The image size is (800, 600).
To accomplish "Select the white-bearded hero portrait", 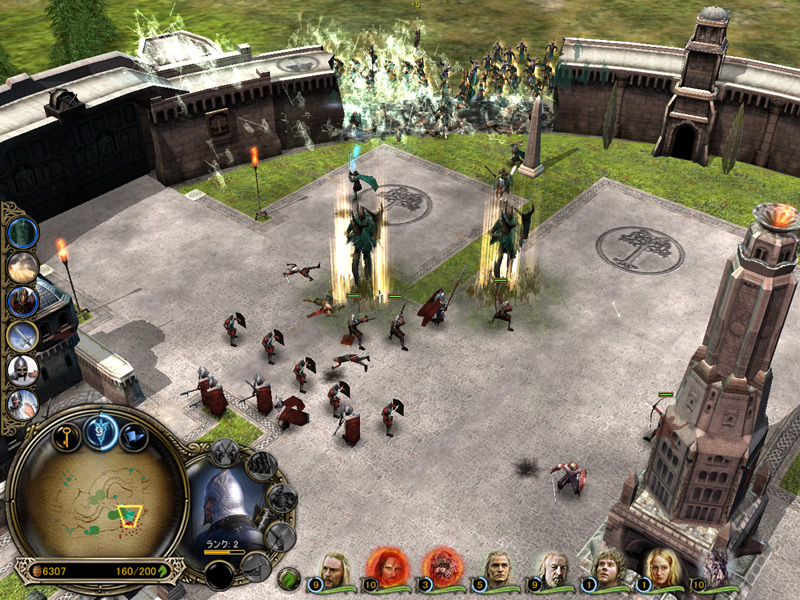I will pyautogui.click(x=551, y=569).
